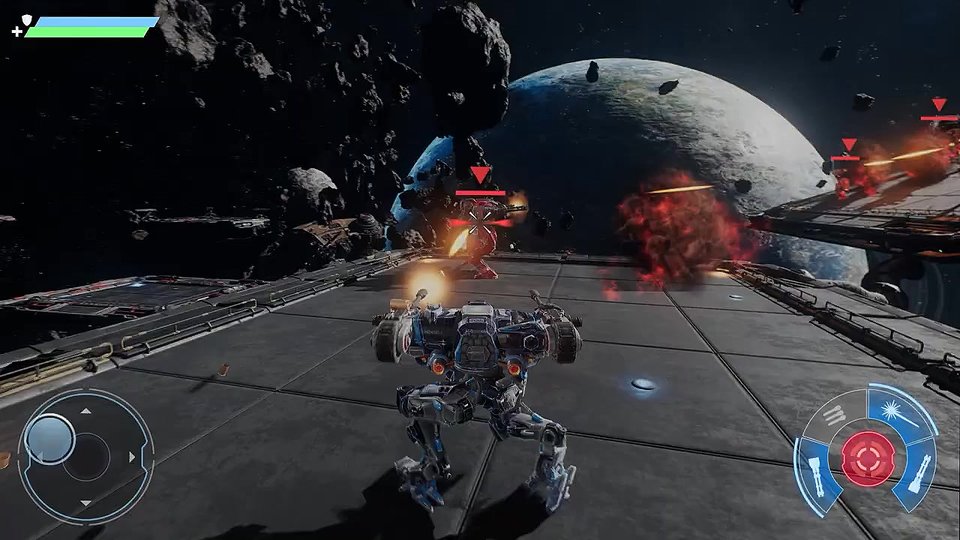Tap the joystick's right arrow

click(133, 458)
